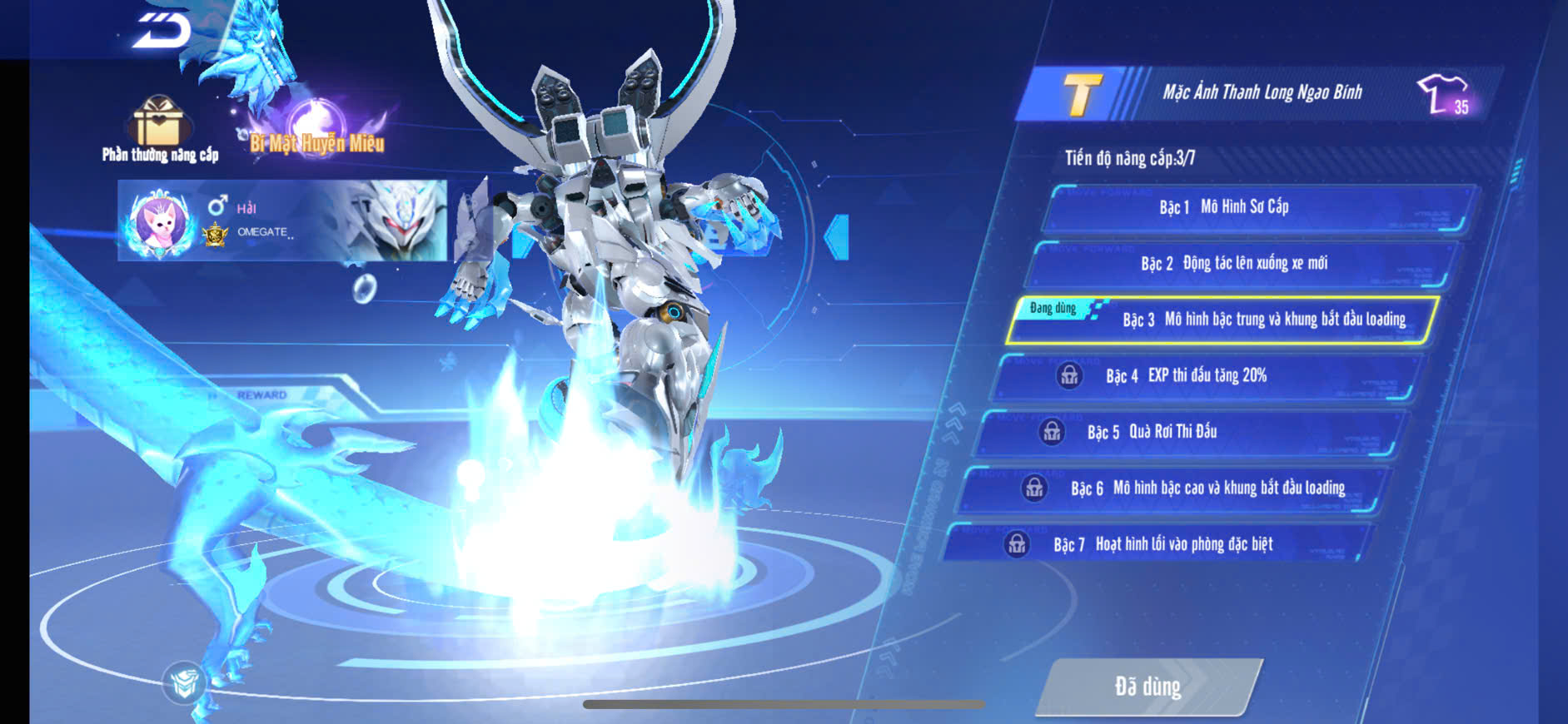1568x724 pixels.
Task: Toggle the robot transform icon at bottom-left
Action: pos(184,682)
